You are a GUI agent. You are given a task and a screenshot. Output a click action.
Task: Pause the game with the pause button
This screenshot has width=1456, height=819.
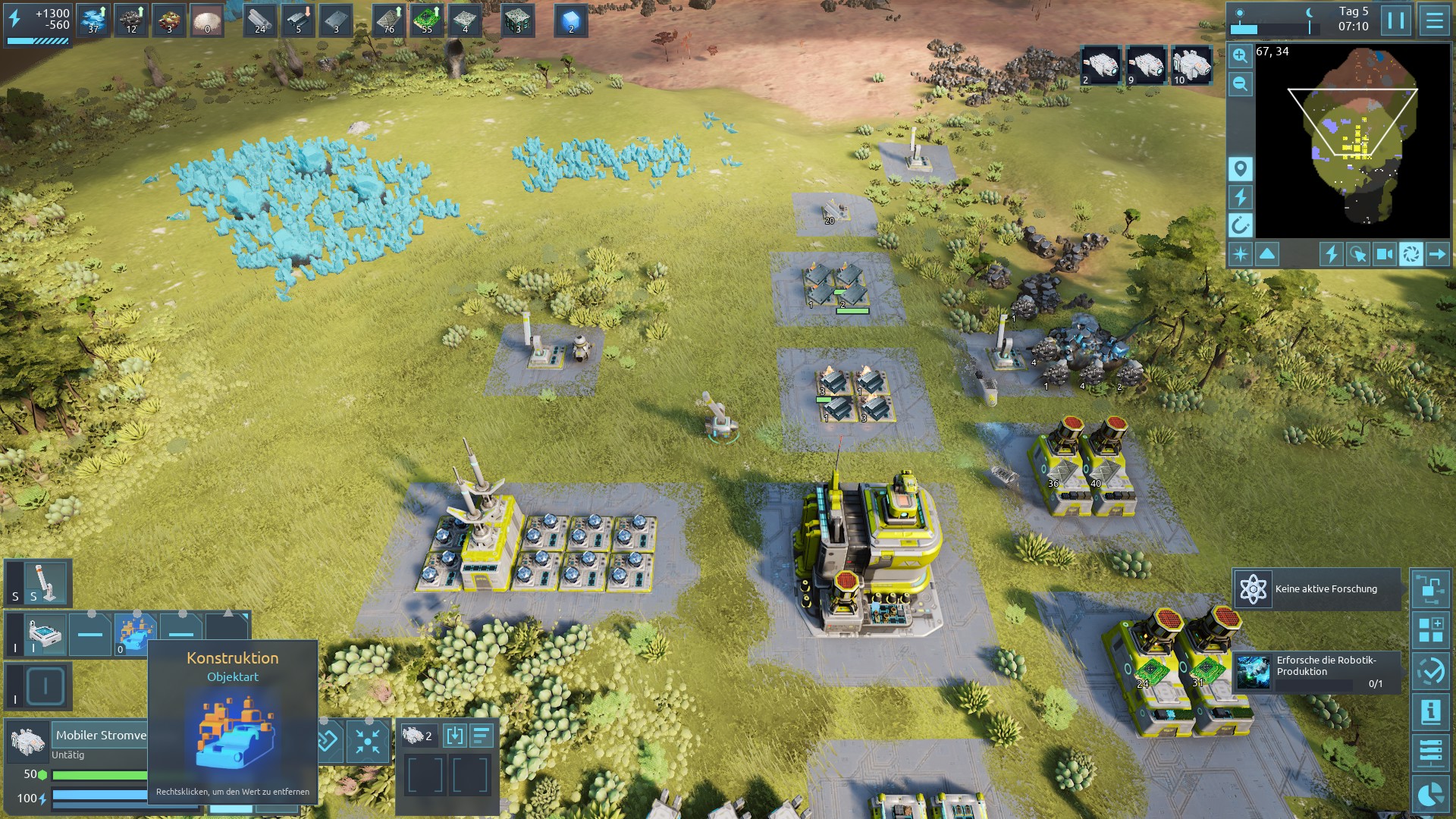tap(1396, 20)
